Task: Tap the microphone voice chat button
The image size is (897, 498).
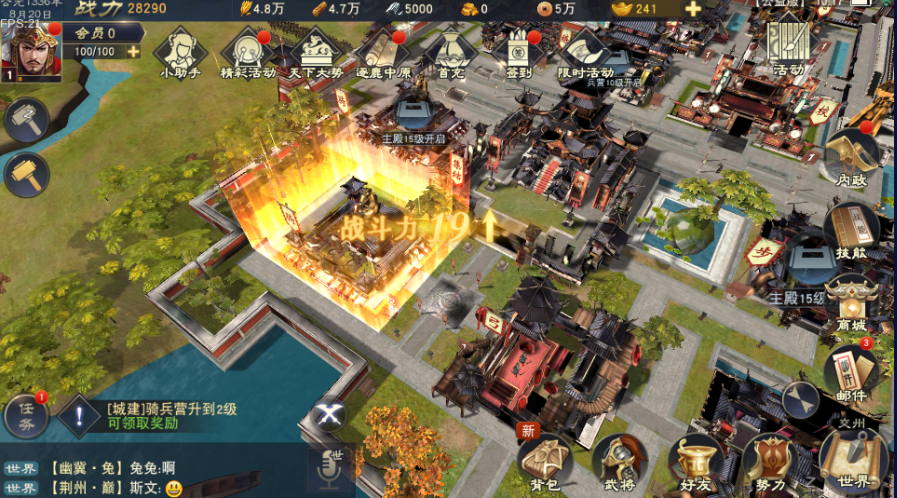Action: 329,468
